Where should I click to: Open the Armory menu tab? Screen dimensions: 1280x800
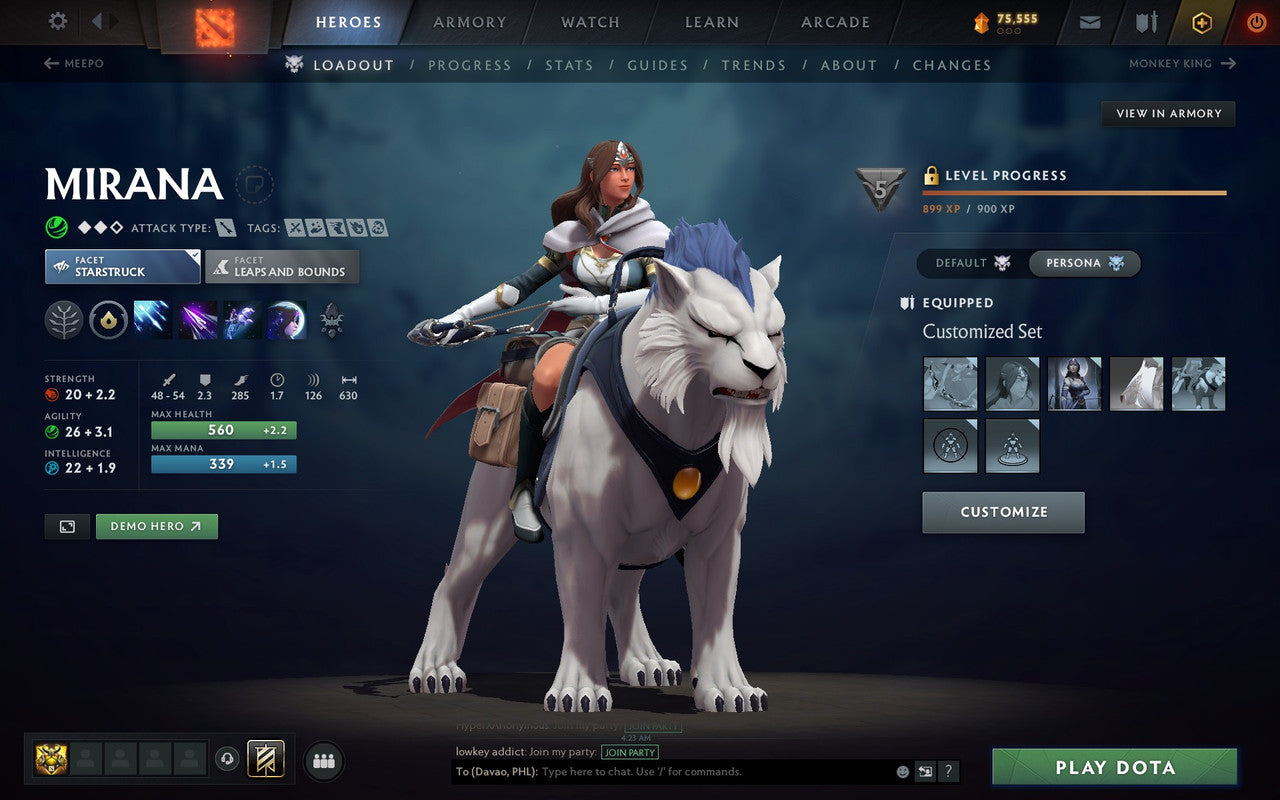pos(469,22)
